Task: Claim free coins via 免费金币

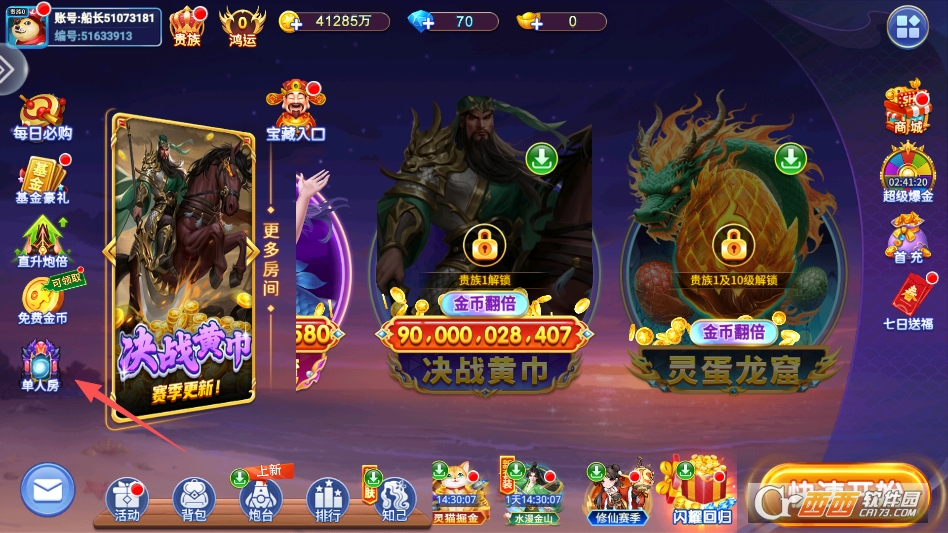Action: coord(42,298)
